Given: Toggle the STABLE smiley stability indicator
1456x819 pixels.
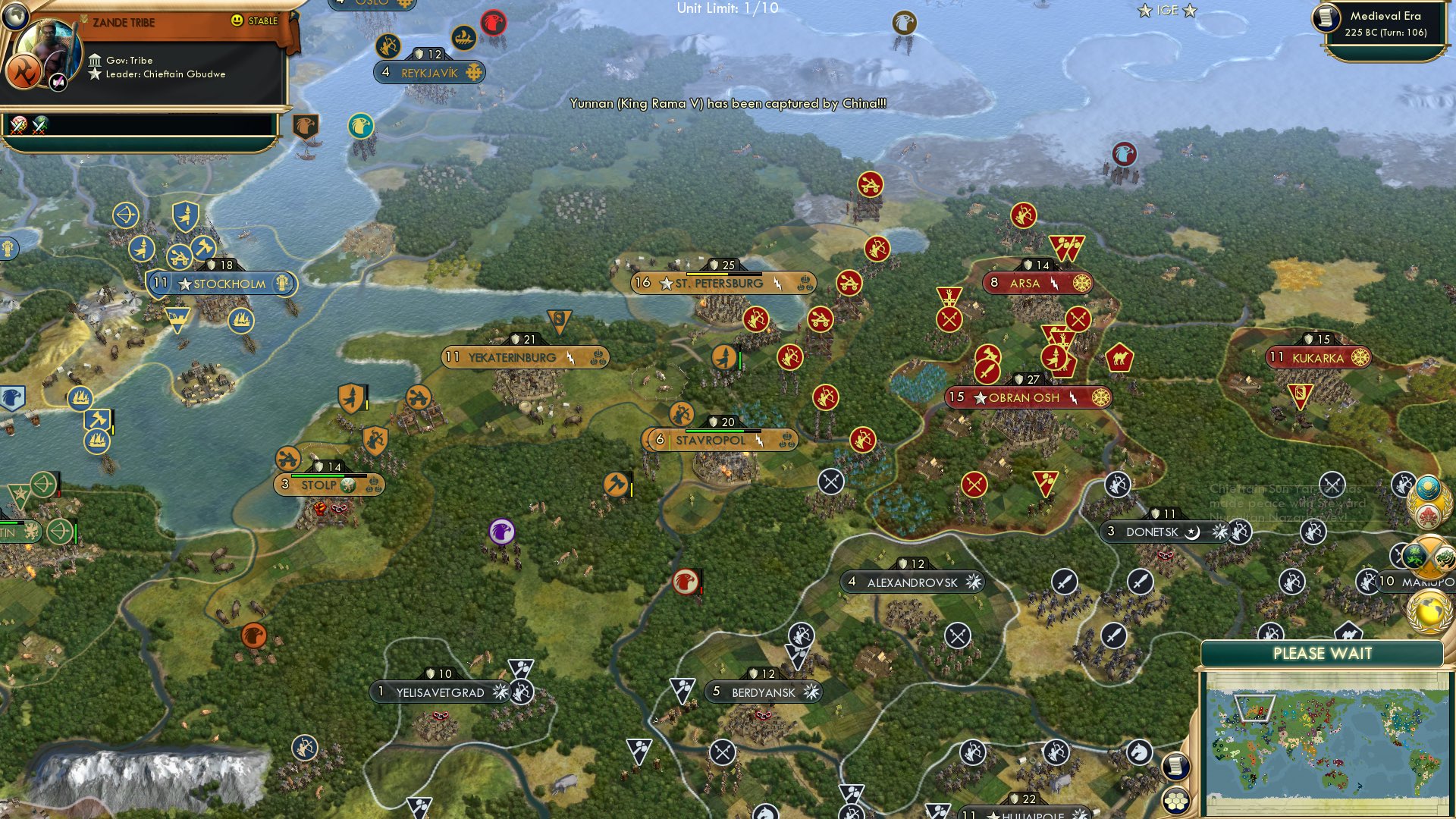Looking at the screenshot, I should click(x=237, y=20).
